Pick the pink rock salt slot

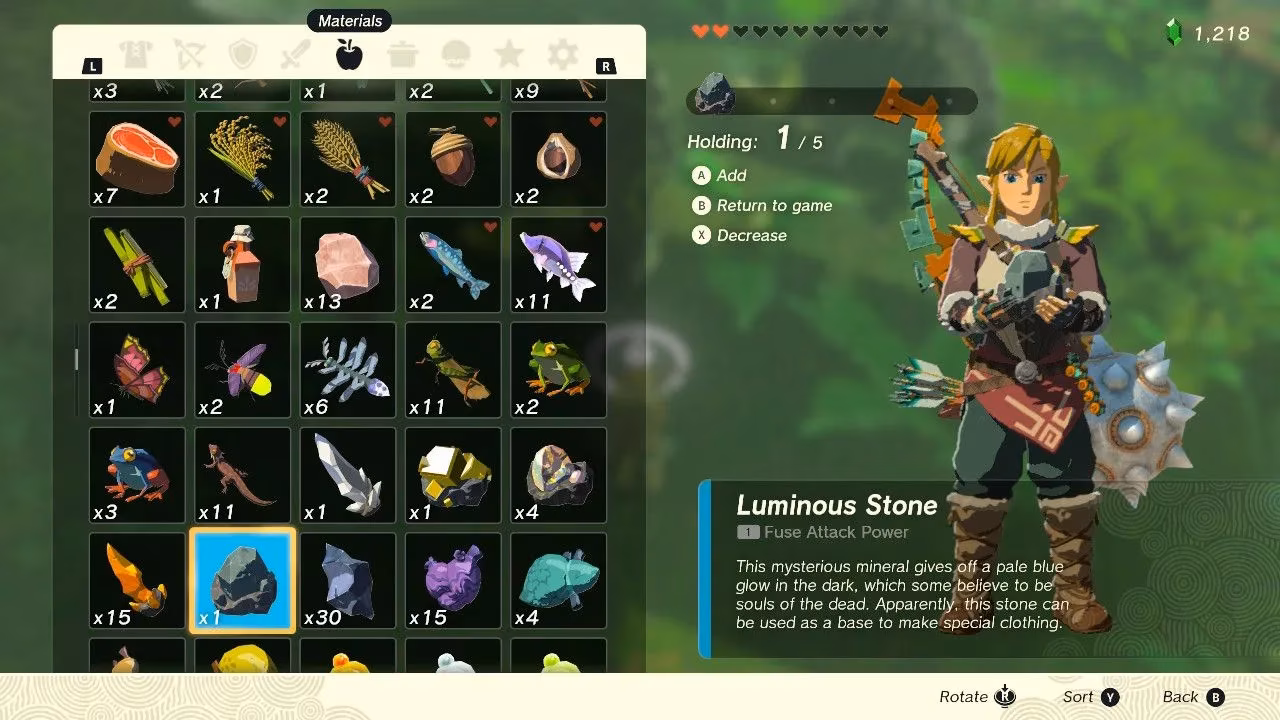(348, 265)
